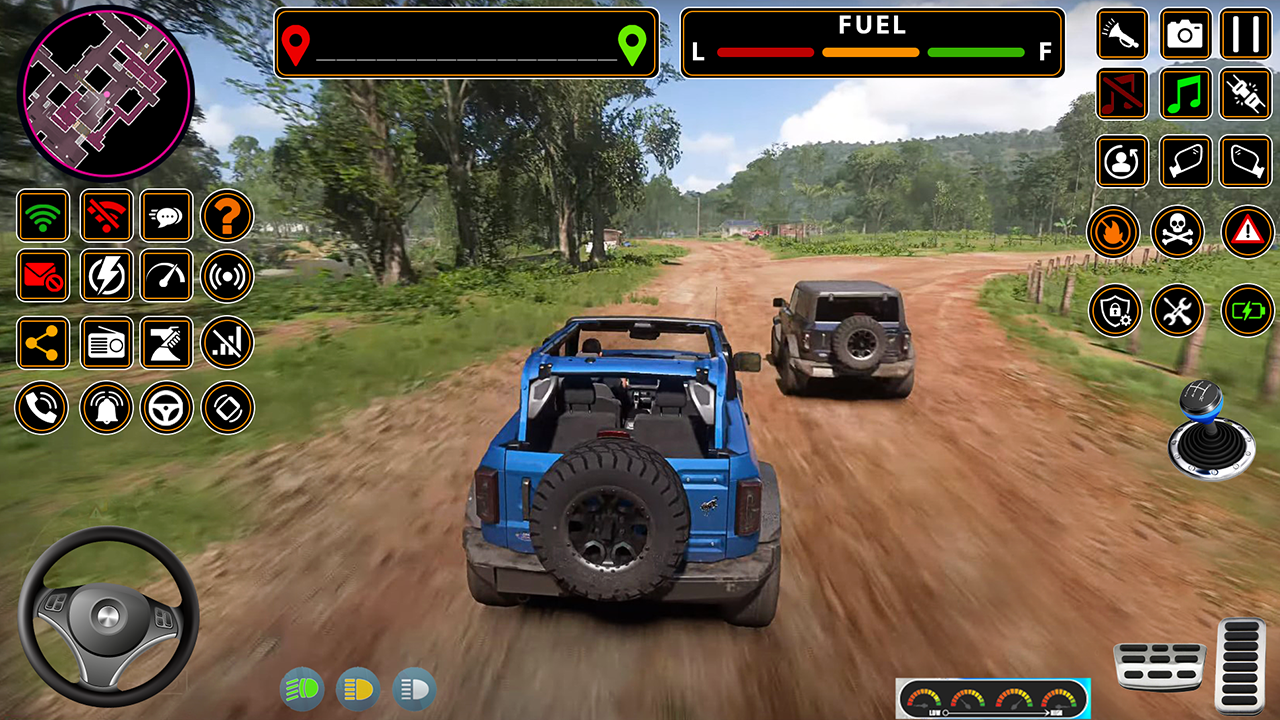Open the in-game camera tool
The height and width of the screenshot is (720, 1280).
click(1186, 35)
